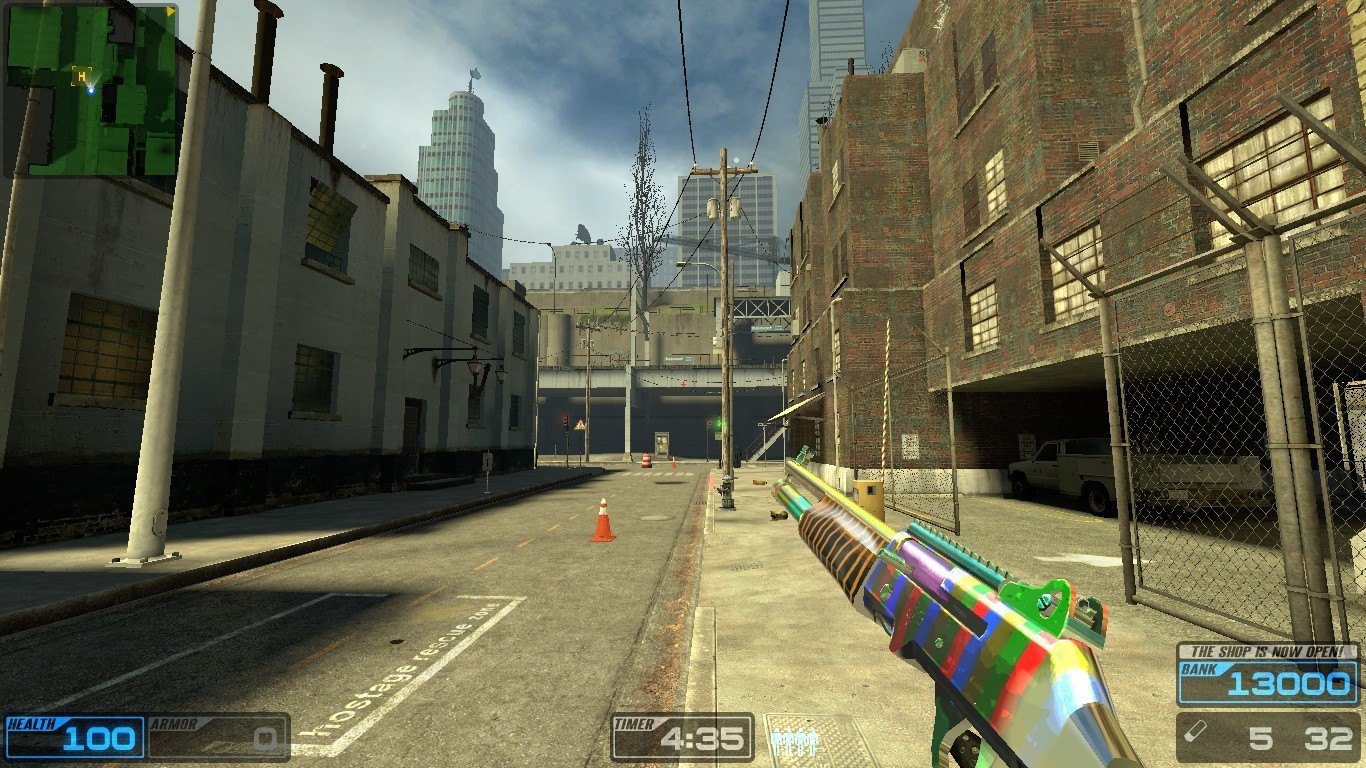Click the hostage figures status icon
1366x768 pixels.
click(x=795, y=741)
